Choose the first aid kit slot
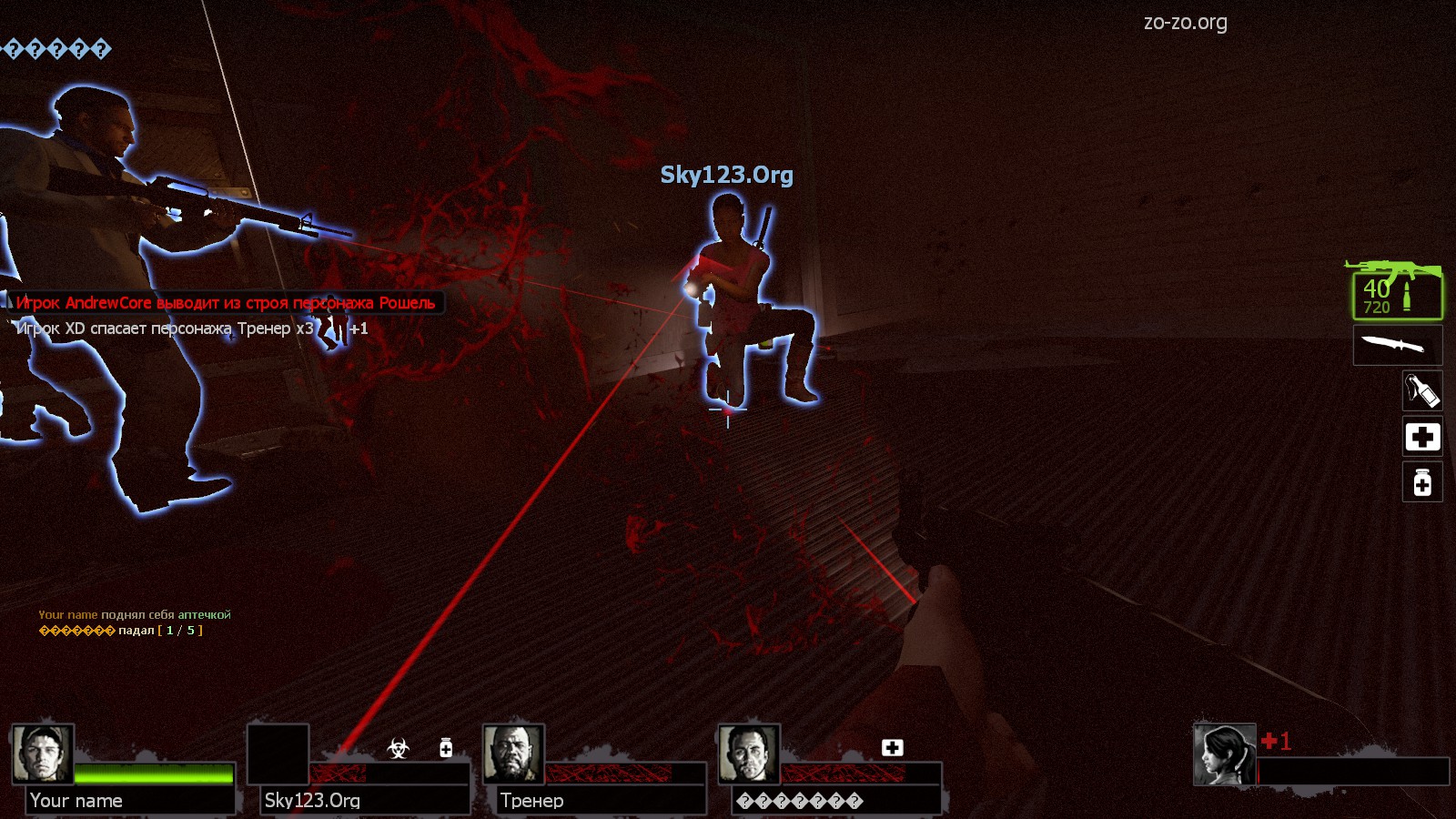Viewport: 1456px width, 819px height. (x=1421, y=437)
